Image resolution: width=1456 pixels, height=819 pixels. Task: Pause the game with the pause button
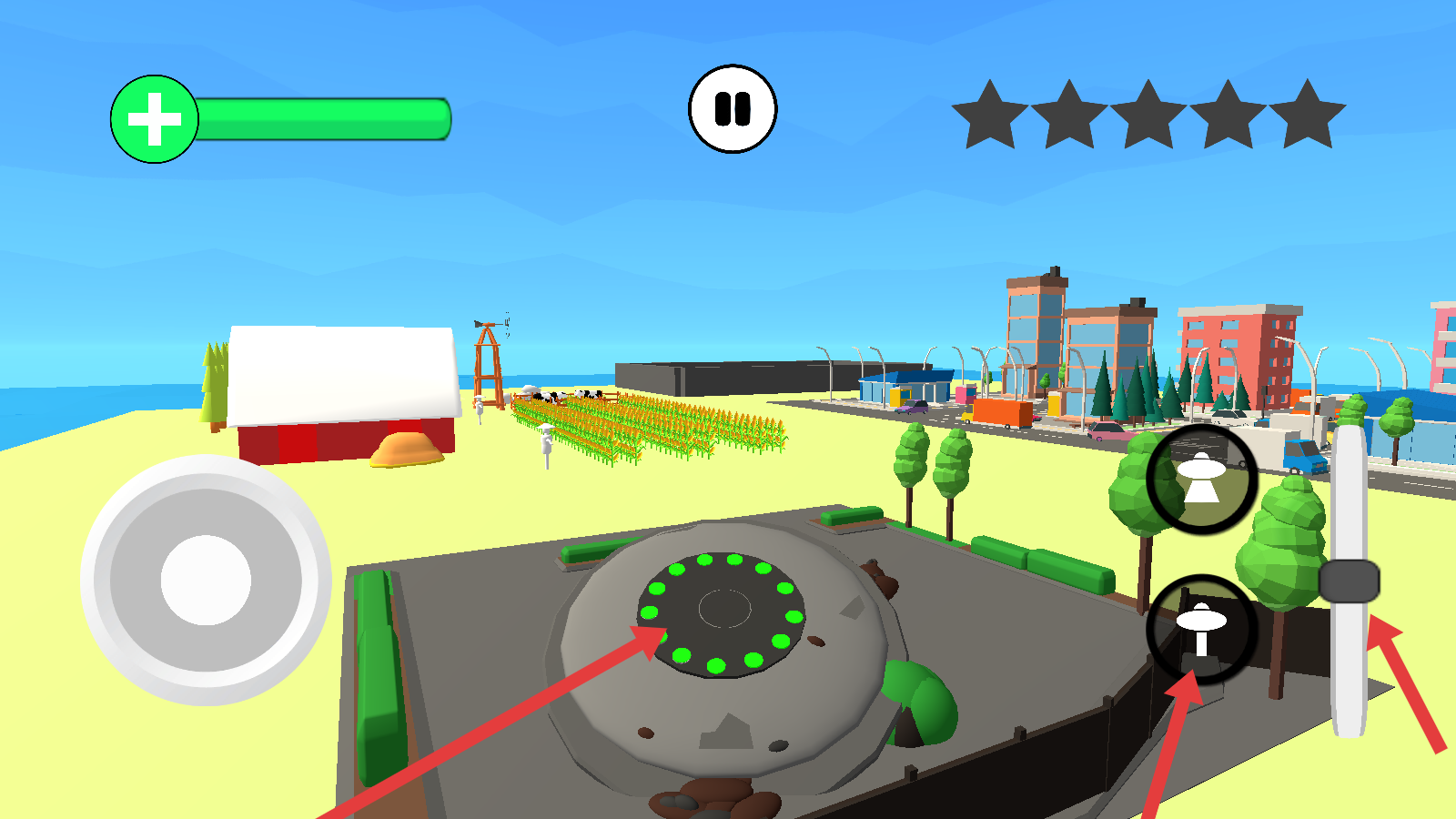[733, 109]
